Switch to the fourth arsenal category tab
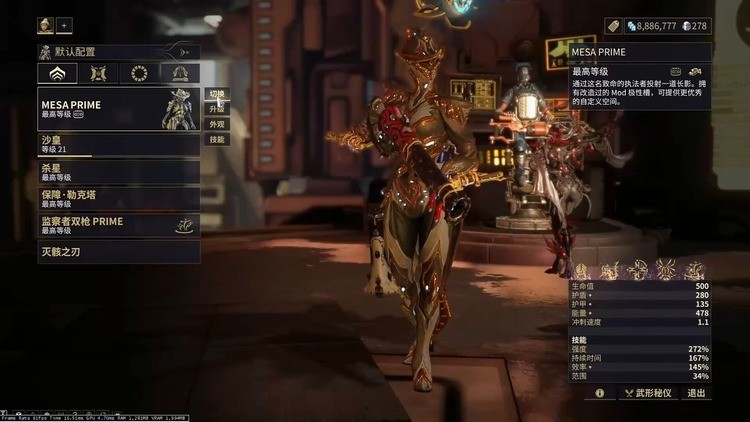 (x=180, y=73)
